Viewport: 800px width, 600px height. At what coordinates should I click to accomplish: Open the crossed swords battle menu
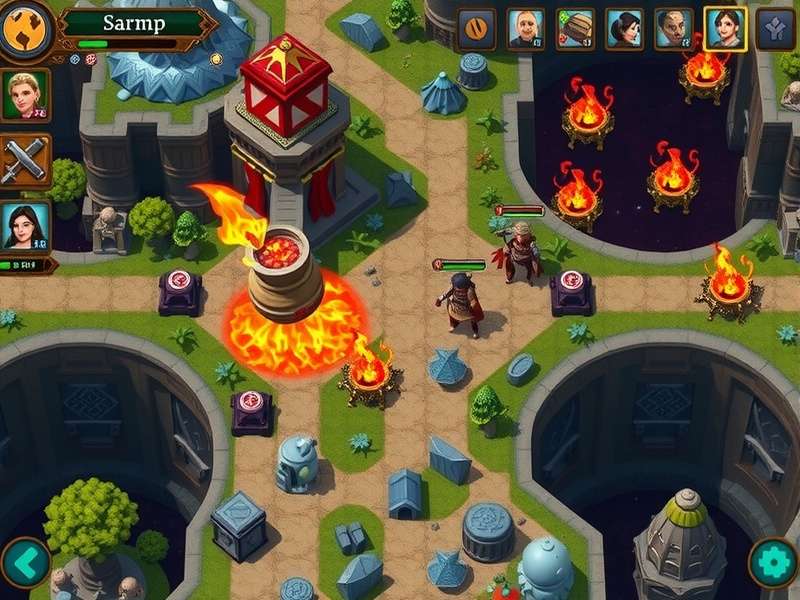pyautogui.click(x=24, y=160)
